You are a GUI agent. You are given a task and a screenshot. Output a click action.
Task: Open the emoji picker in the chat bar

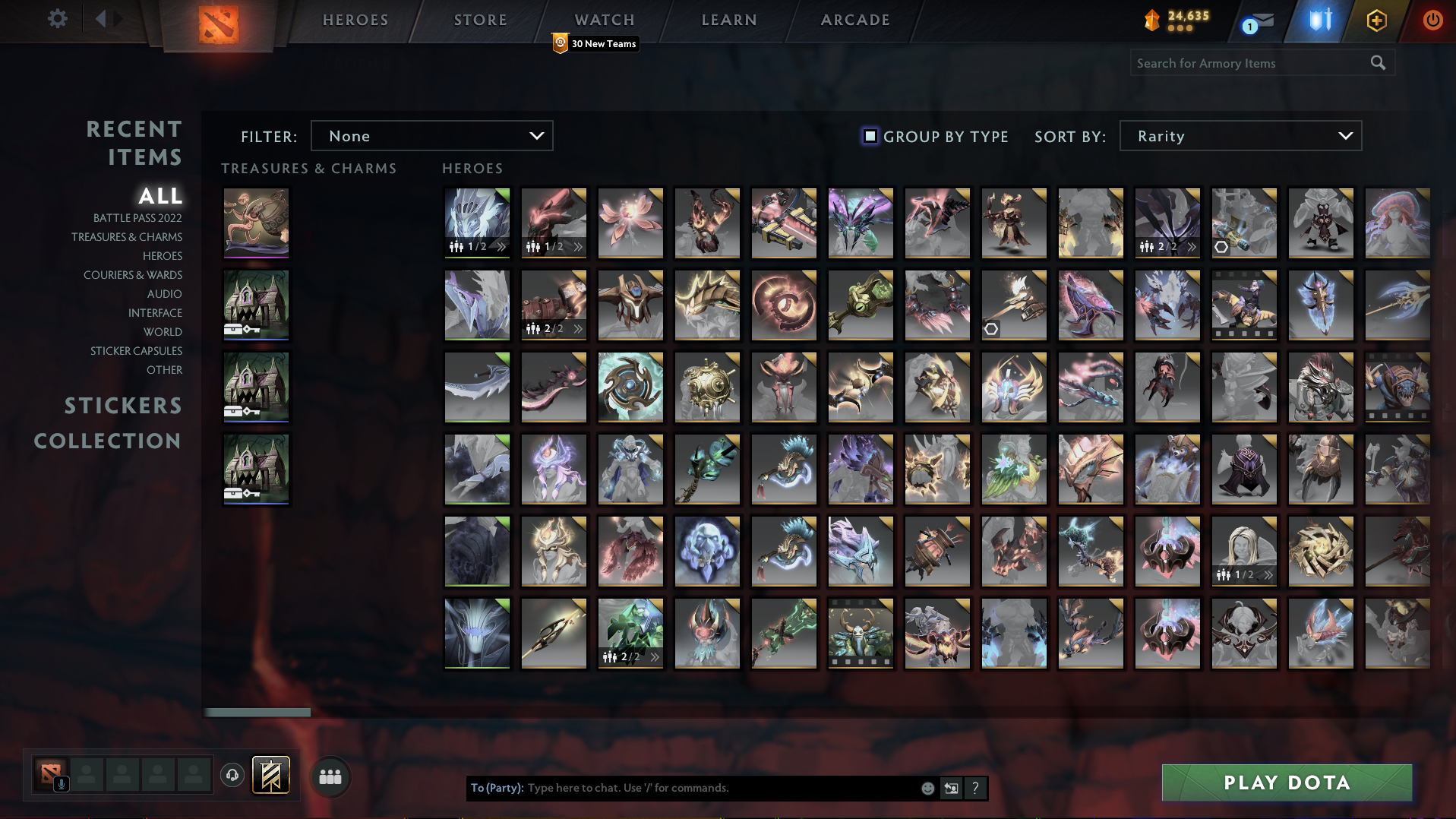(x=927, y=788)
